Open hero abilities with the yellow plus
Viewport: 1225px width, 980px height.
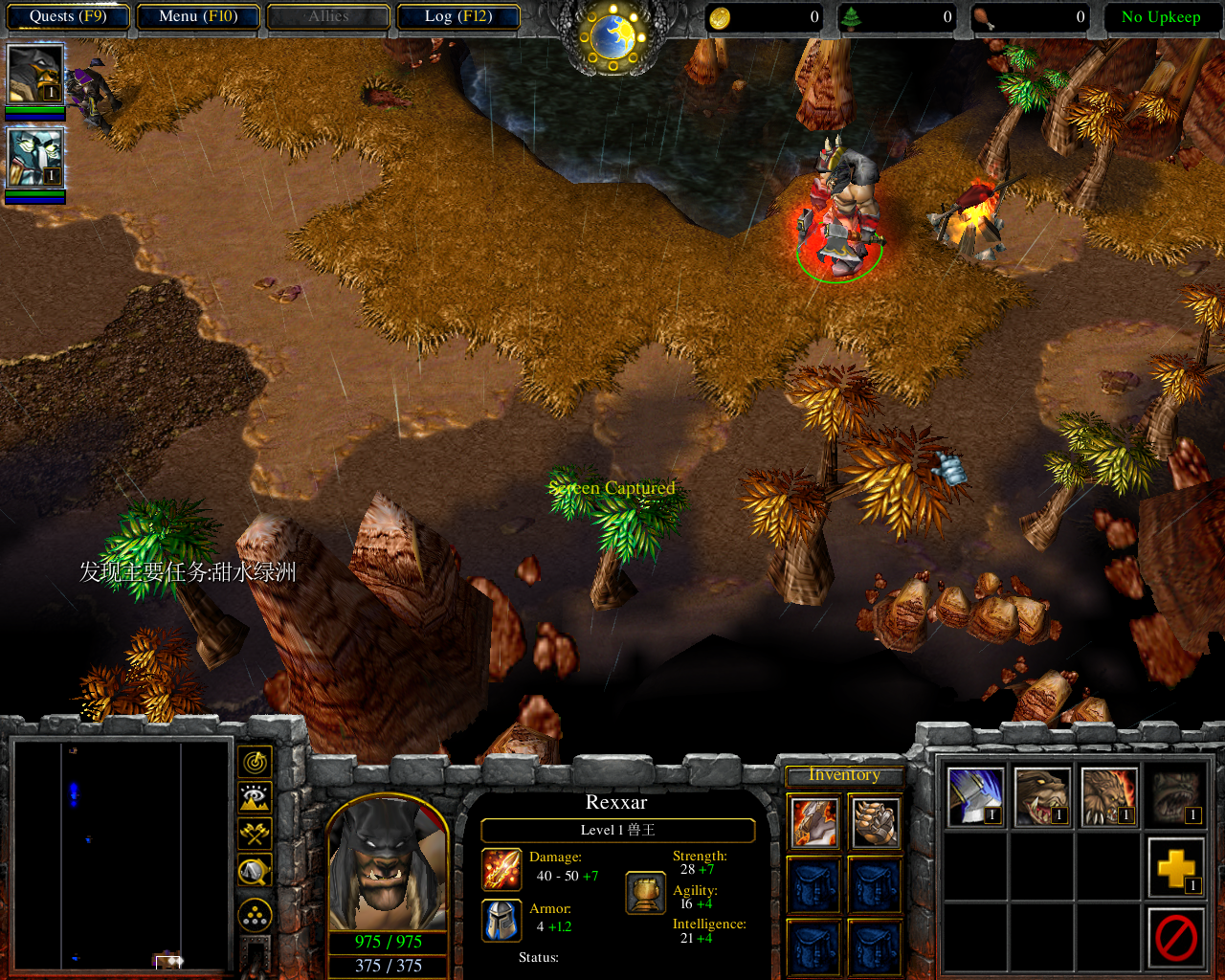(1176, 868)
